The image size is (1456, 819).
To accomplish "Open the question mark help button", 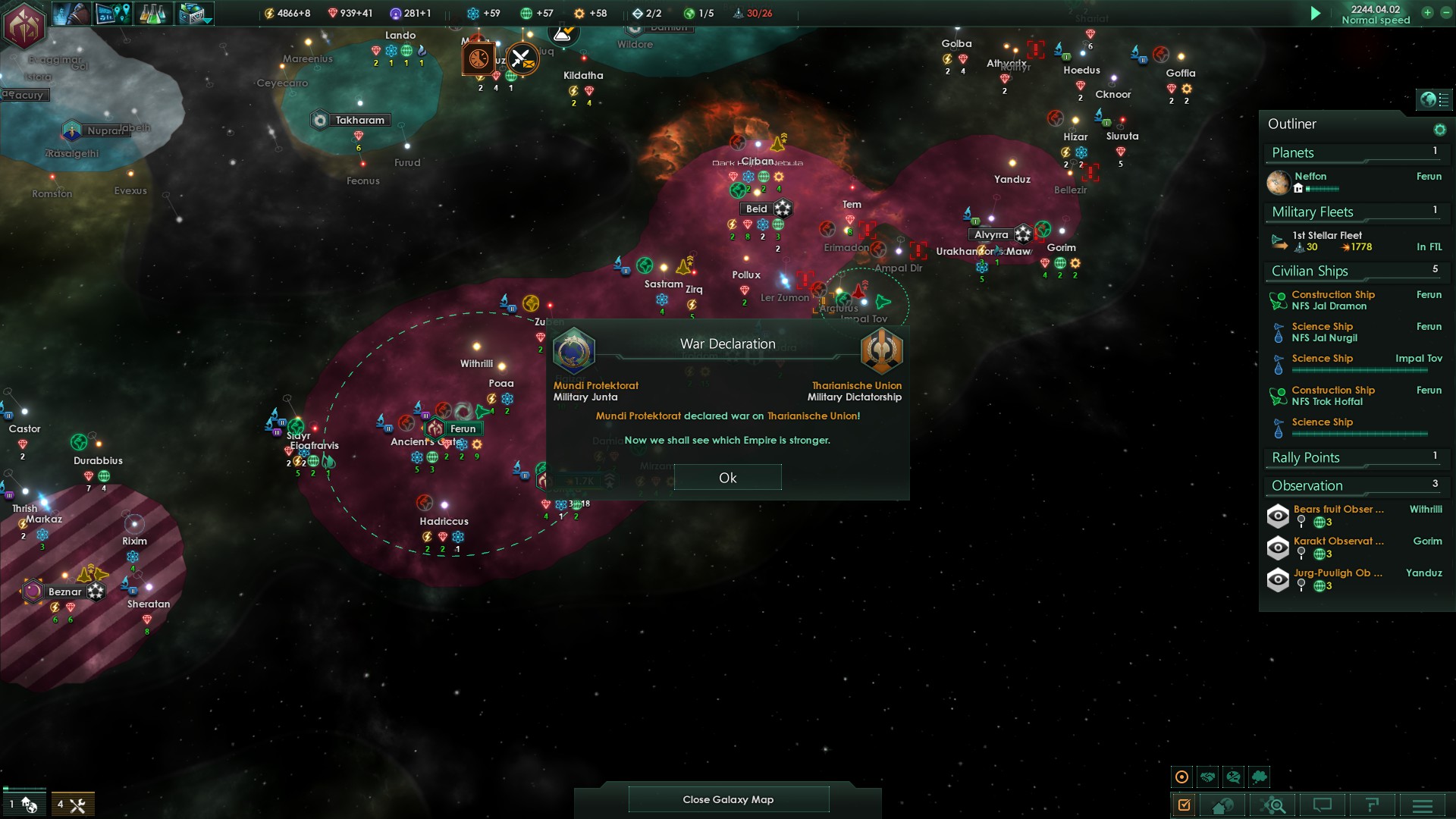I will 1372,805.
